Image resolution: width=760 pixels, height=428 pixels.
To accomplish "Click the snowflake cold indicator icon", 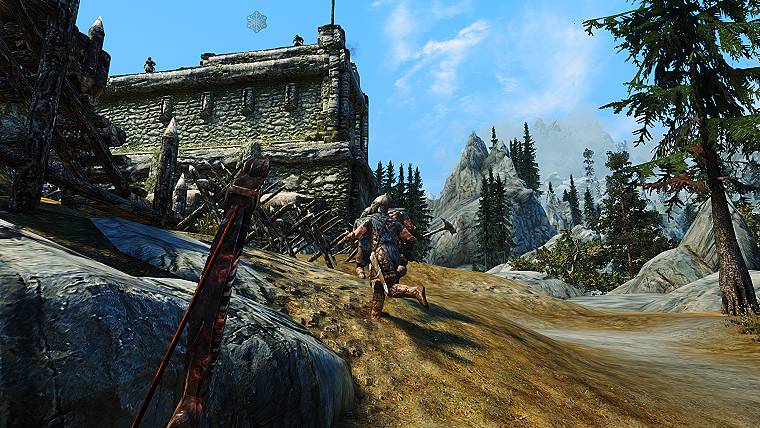I will pyautogui.click(x=257, y=21).
